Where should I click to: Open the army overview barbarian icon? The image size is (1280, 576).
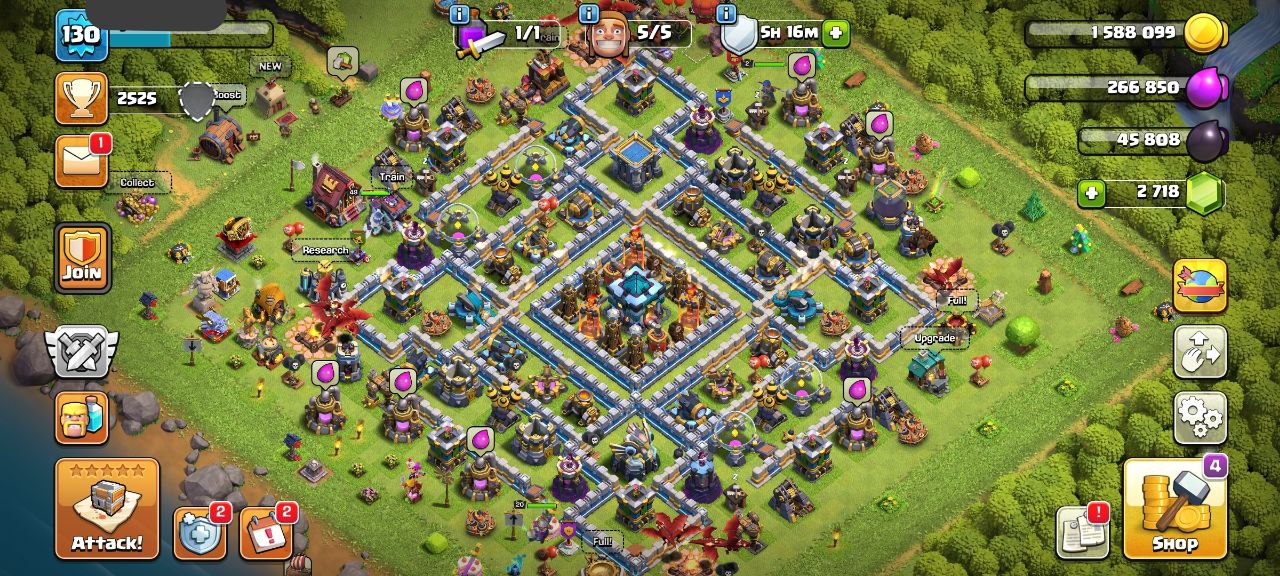pos(81,417)
